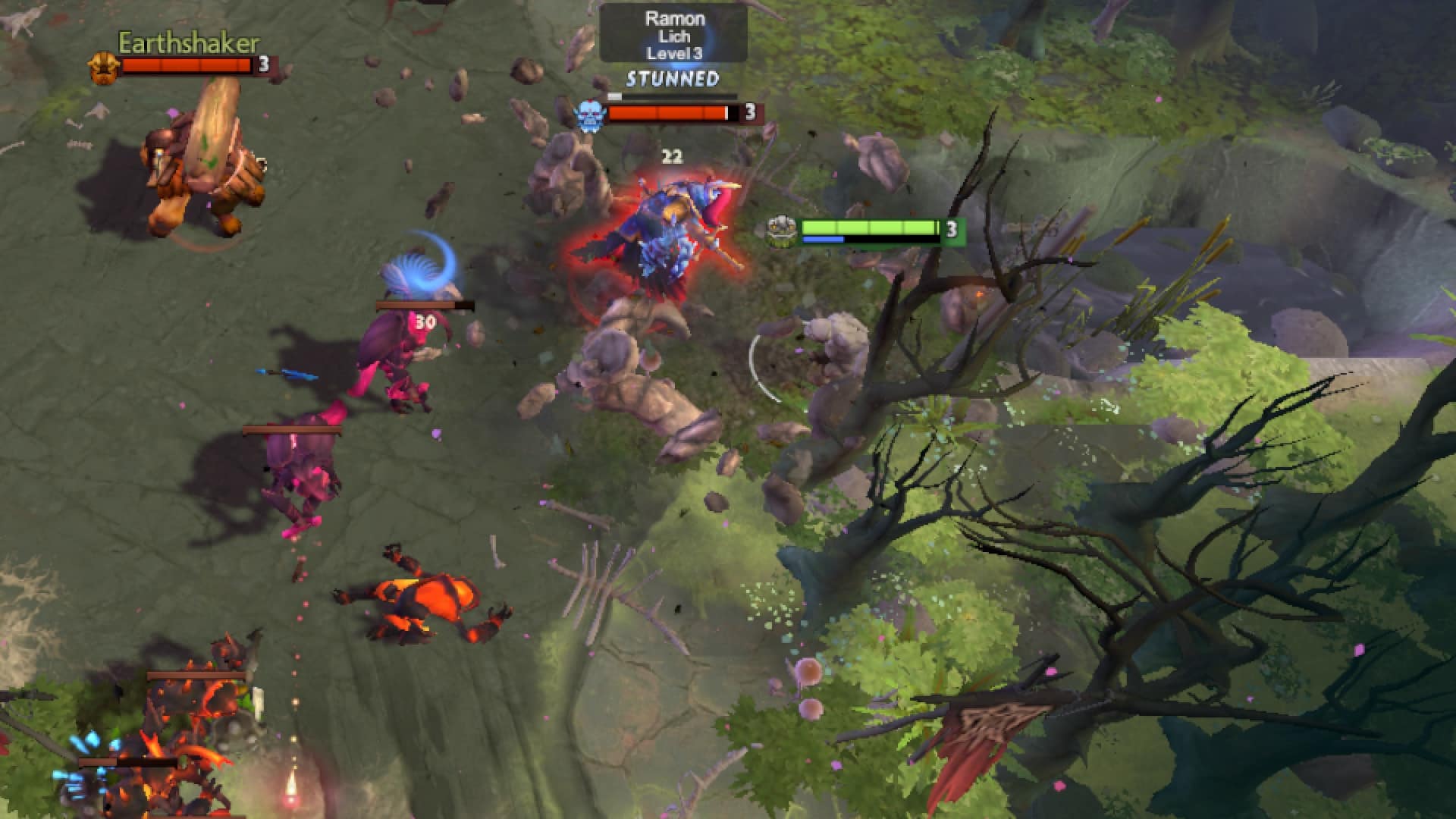
Task: Click the blue Lich skull icon next to the red health bar
Action: (x=591, y=114)
